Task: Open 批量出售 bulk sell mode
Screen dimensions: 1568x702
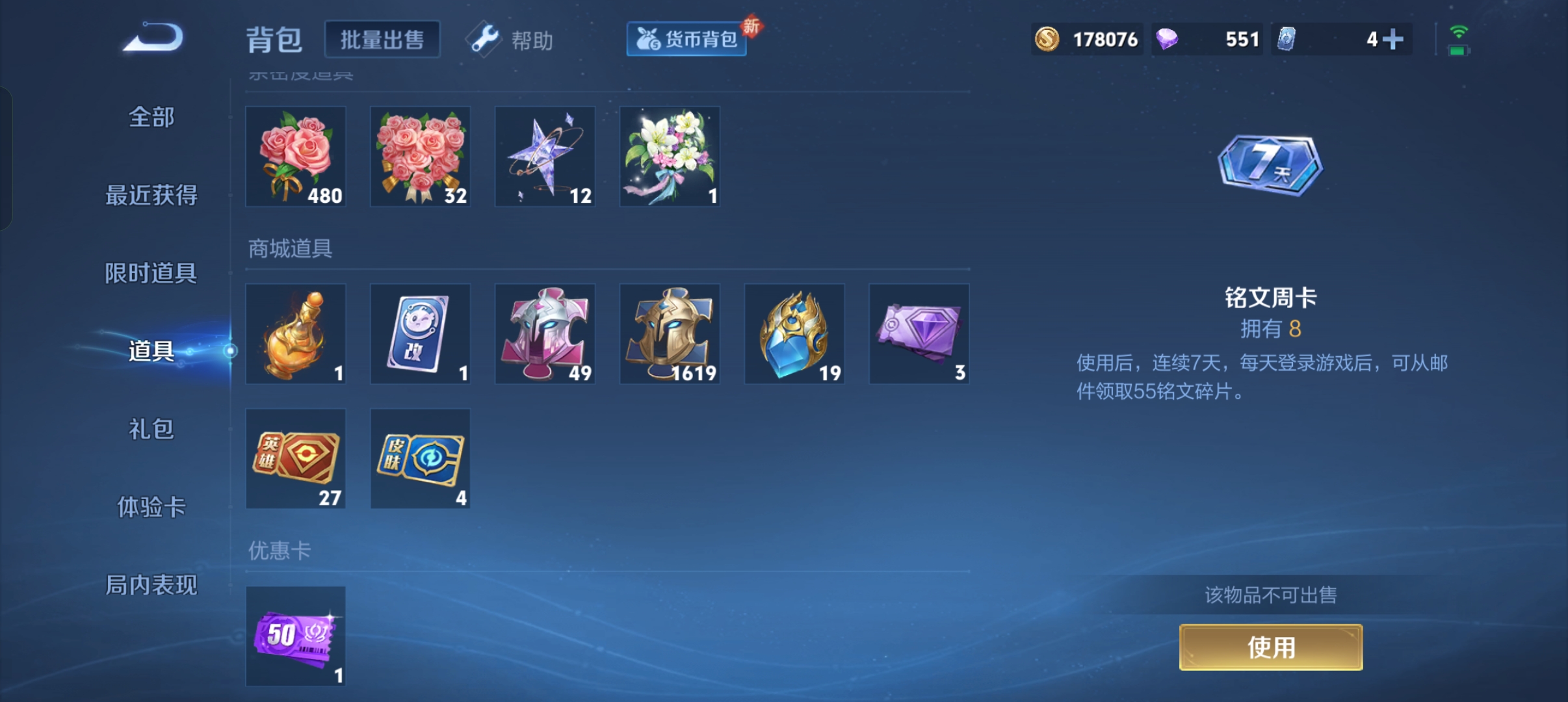Action: [x=382, y=40]
